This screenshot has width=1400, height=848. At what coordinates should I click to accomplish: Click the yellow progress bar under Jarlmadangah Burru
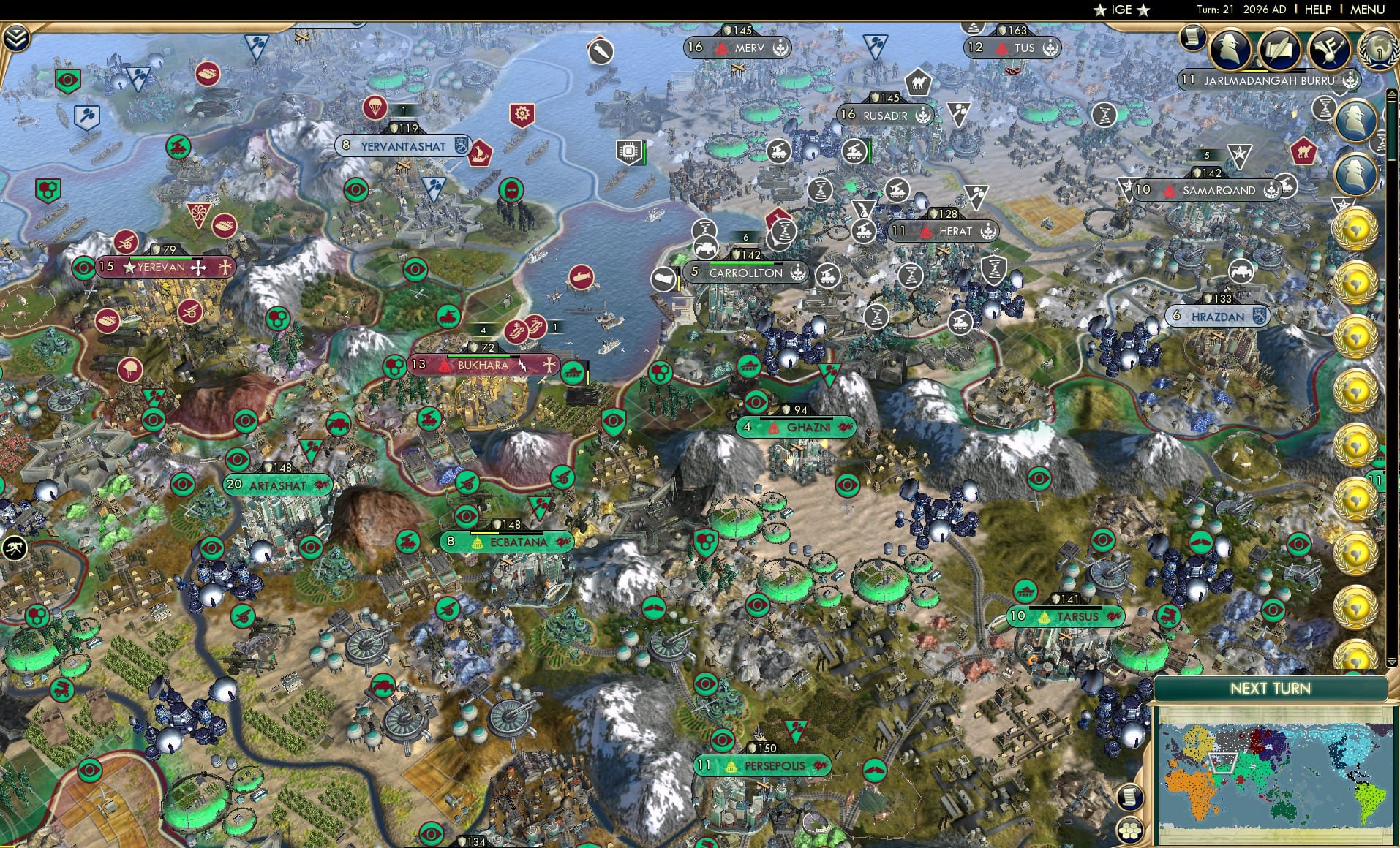(1257, 72)
